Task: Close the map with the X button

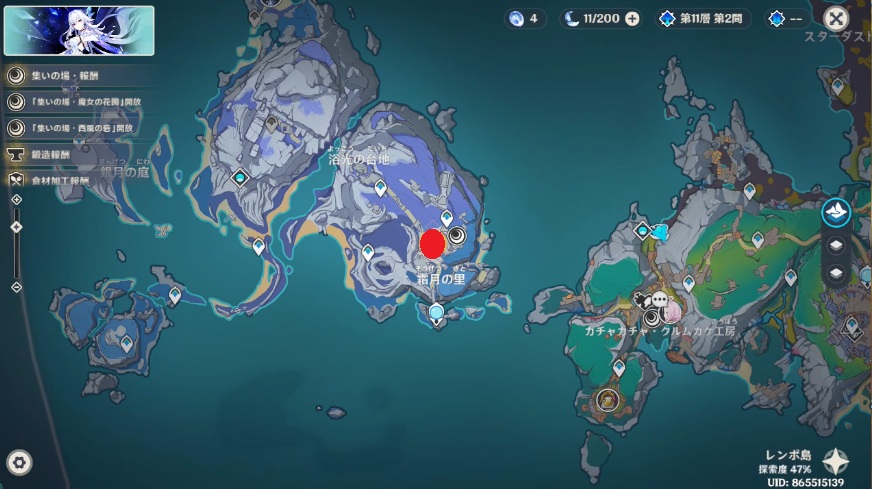Action: tap(836, 18)
